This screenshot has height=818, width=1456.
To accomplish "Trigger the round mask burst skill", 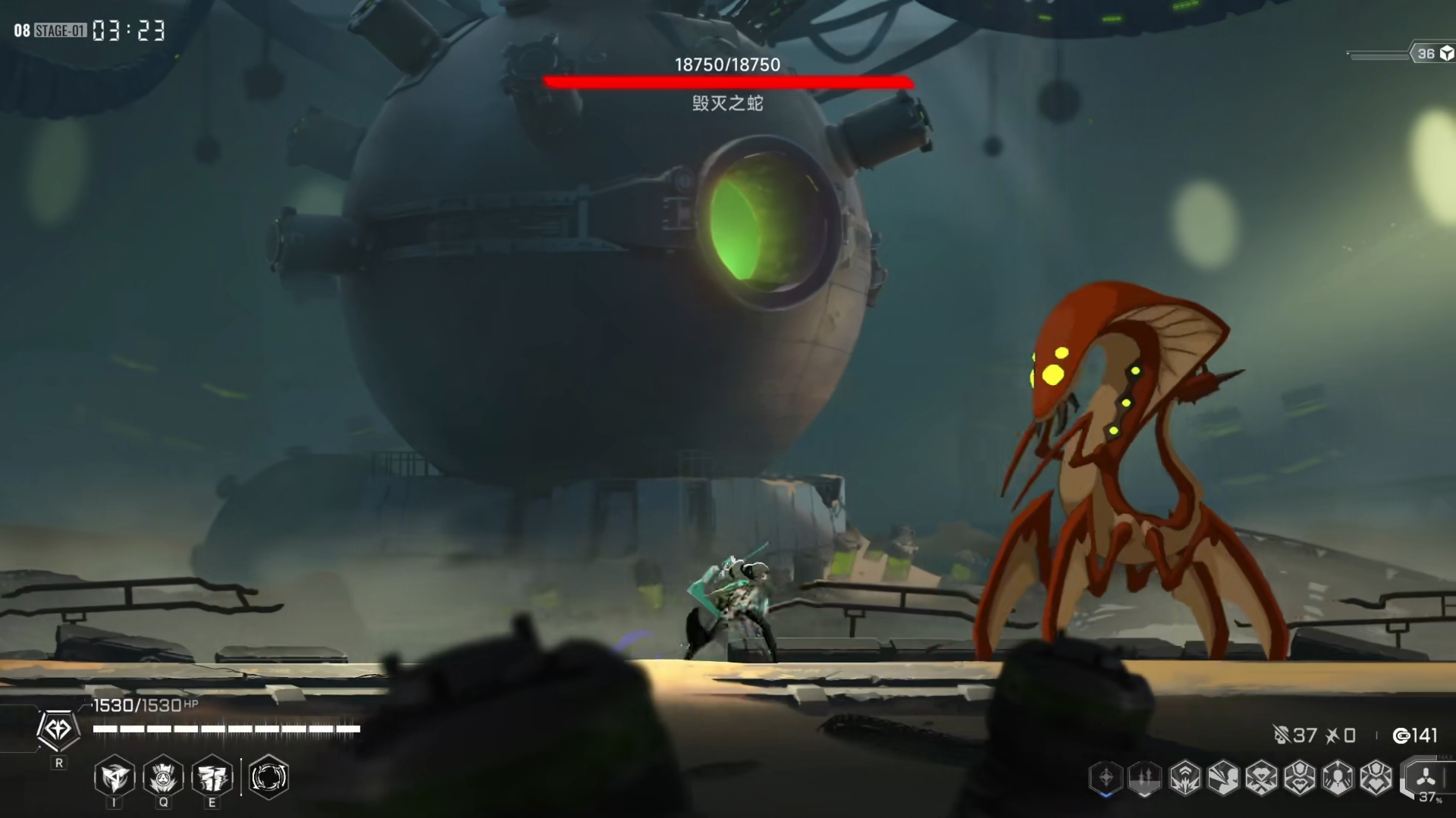I will pyautogui.click(x=163, y=777).
